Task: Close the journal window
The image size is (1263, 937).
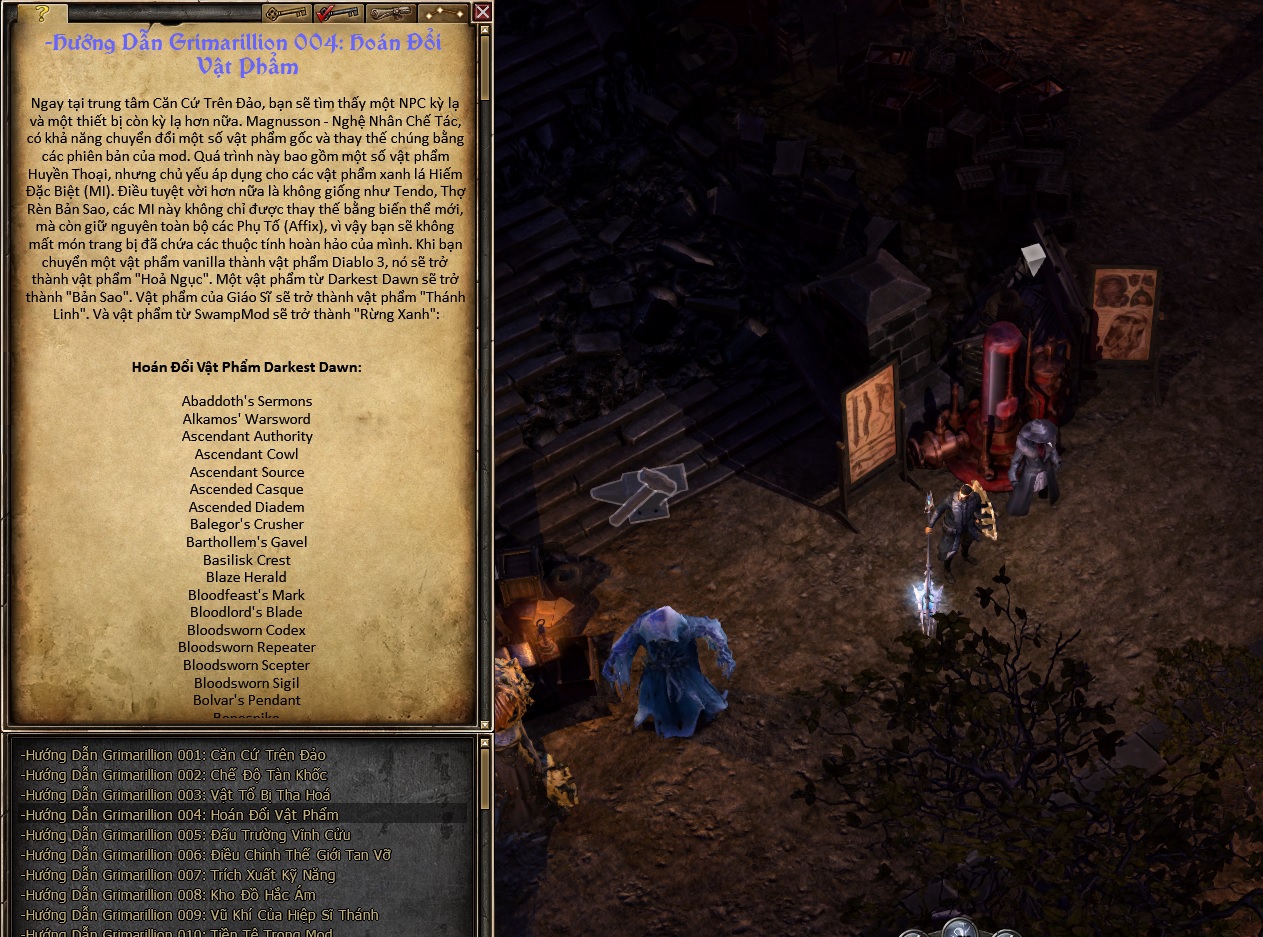Action: tap(482, 12)
